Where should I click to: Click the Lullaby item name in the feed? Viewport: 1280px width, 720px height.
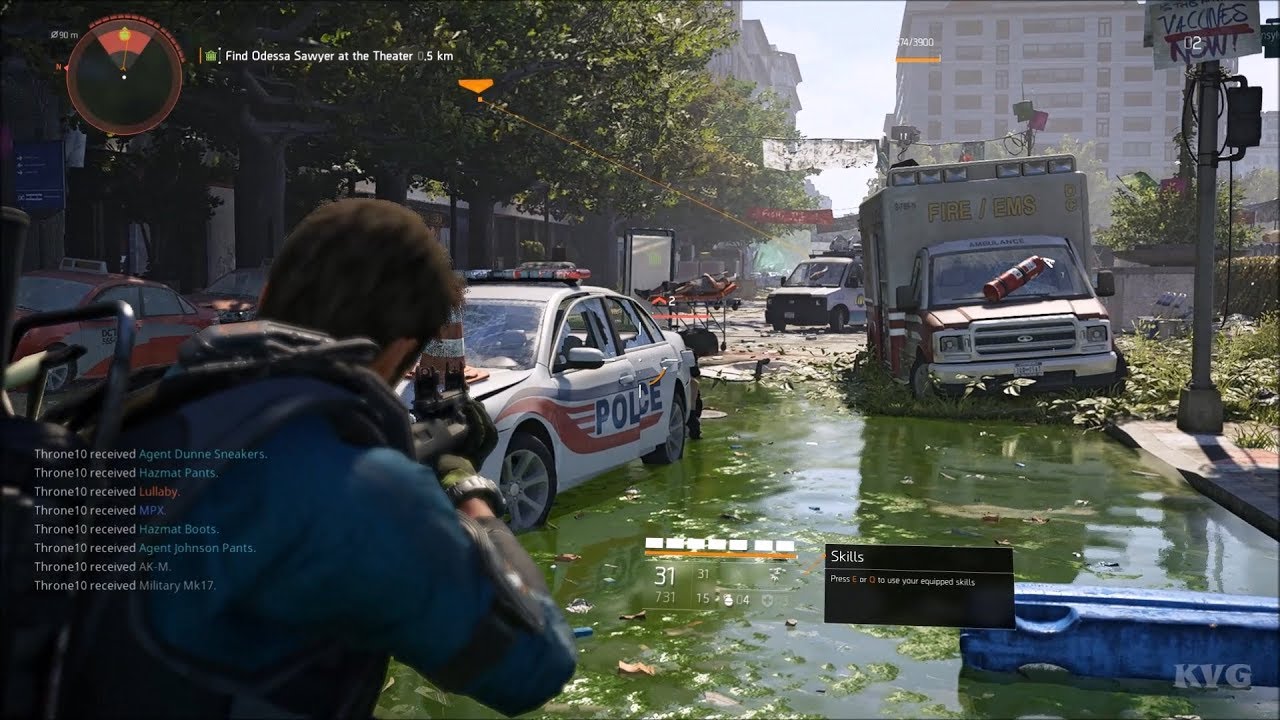point(156,491)
